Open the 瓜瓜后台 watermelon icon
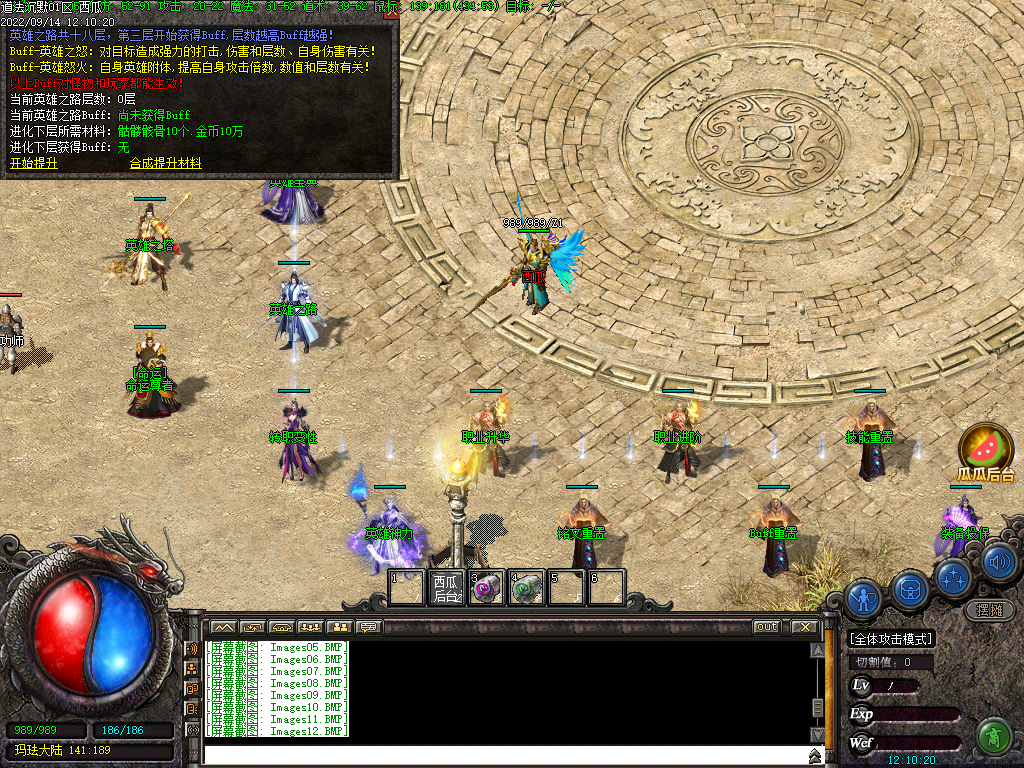This screenshot has width=1024, height=768. (x=986, y=449)
